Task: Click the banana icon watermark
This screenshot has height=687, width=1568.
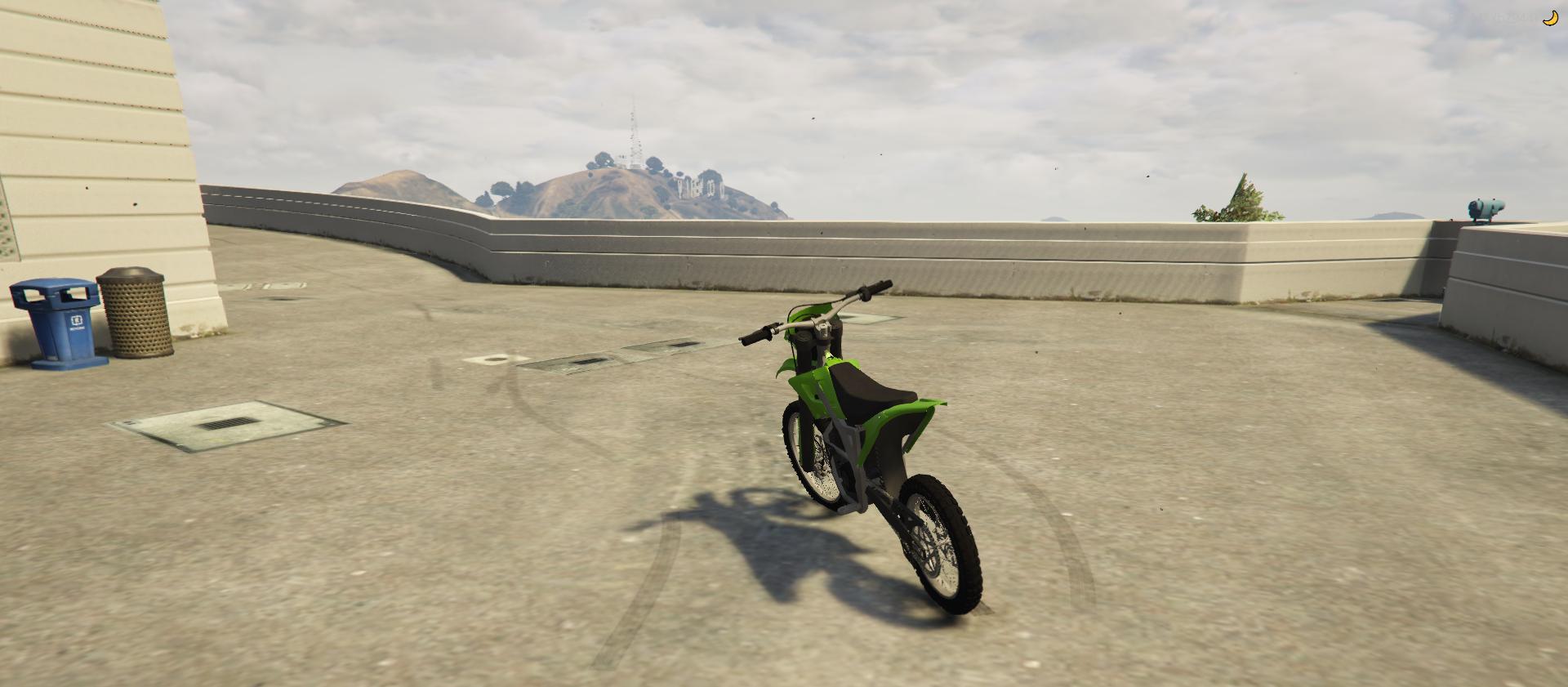Action: pos(1550,18)
